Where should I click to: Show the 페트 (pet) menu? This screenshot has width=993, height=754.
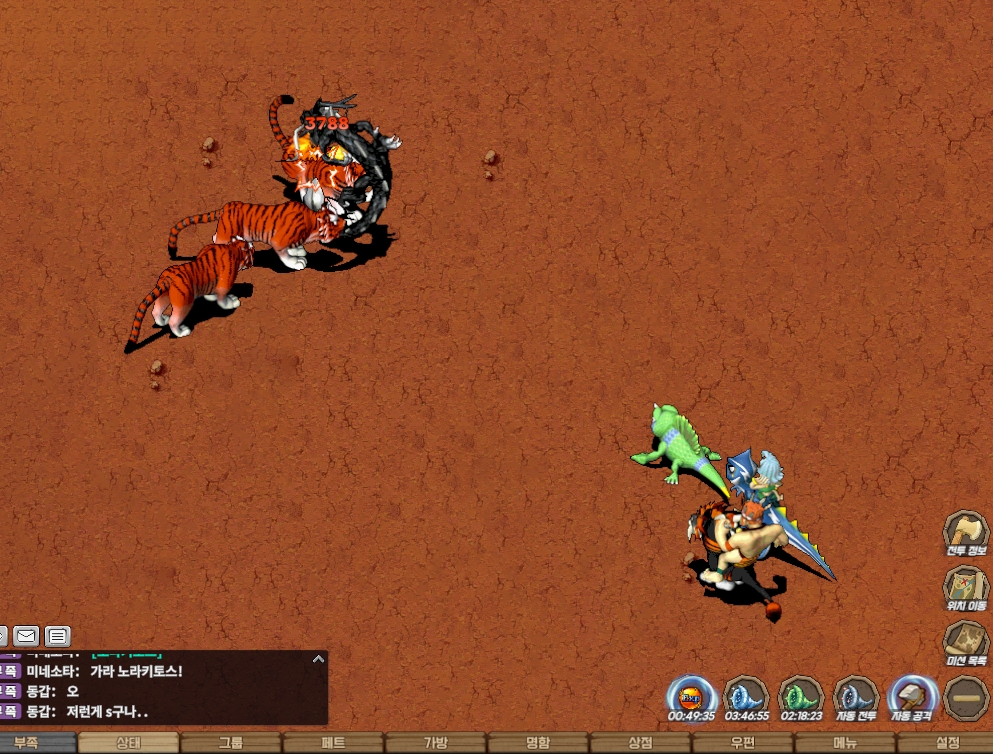(333, 743)
